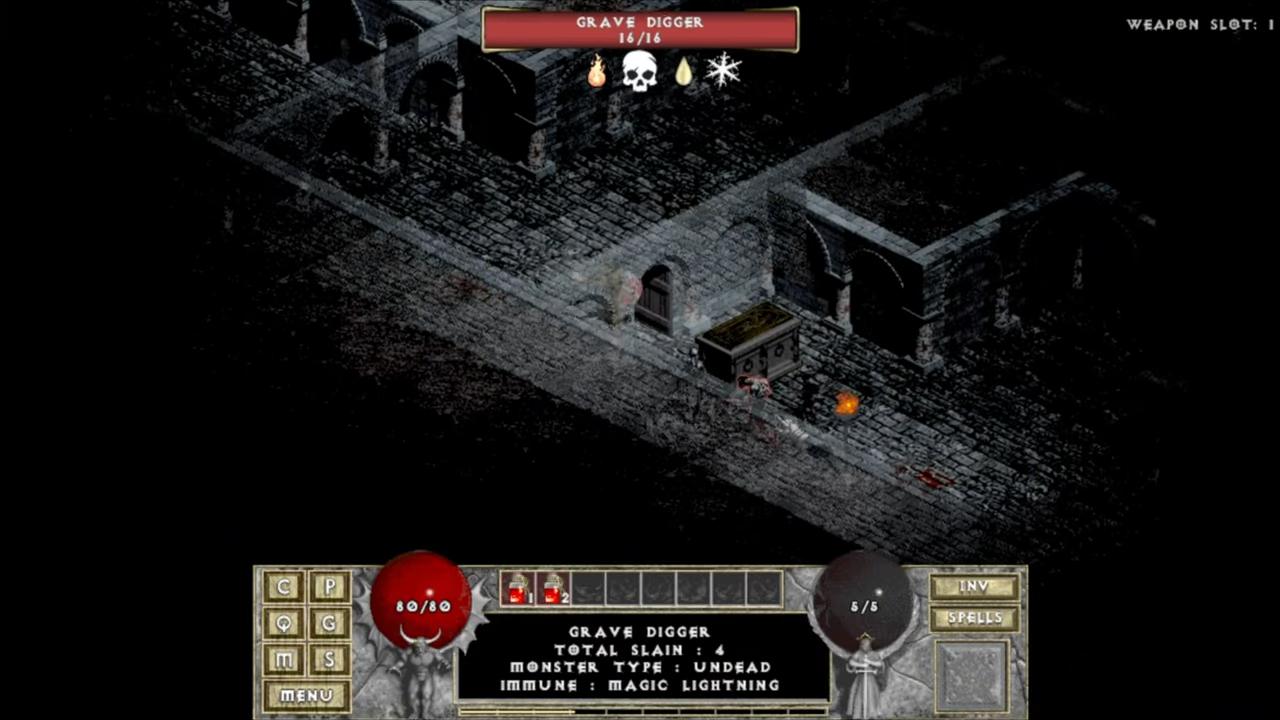Use the healing potion in belt slot 2
Screen dimensions: 1280x720
pyautogui.click(x=552, y=589)
